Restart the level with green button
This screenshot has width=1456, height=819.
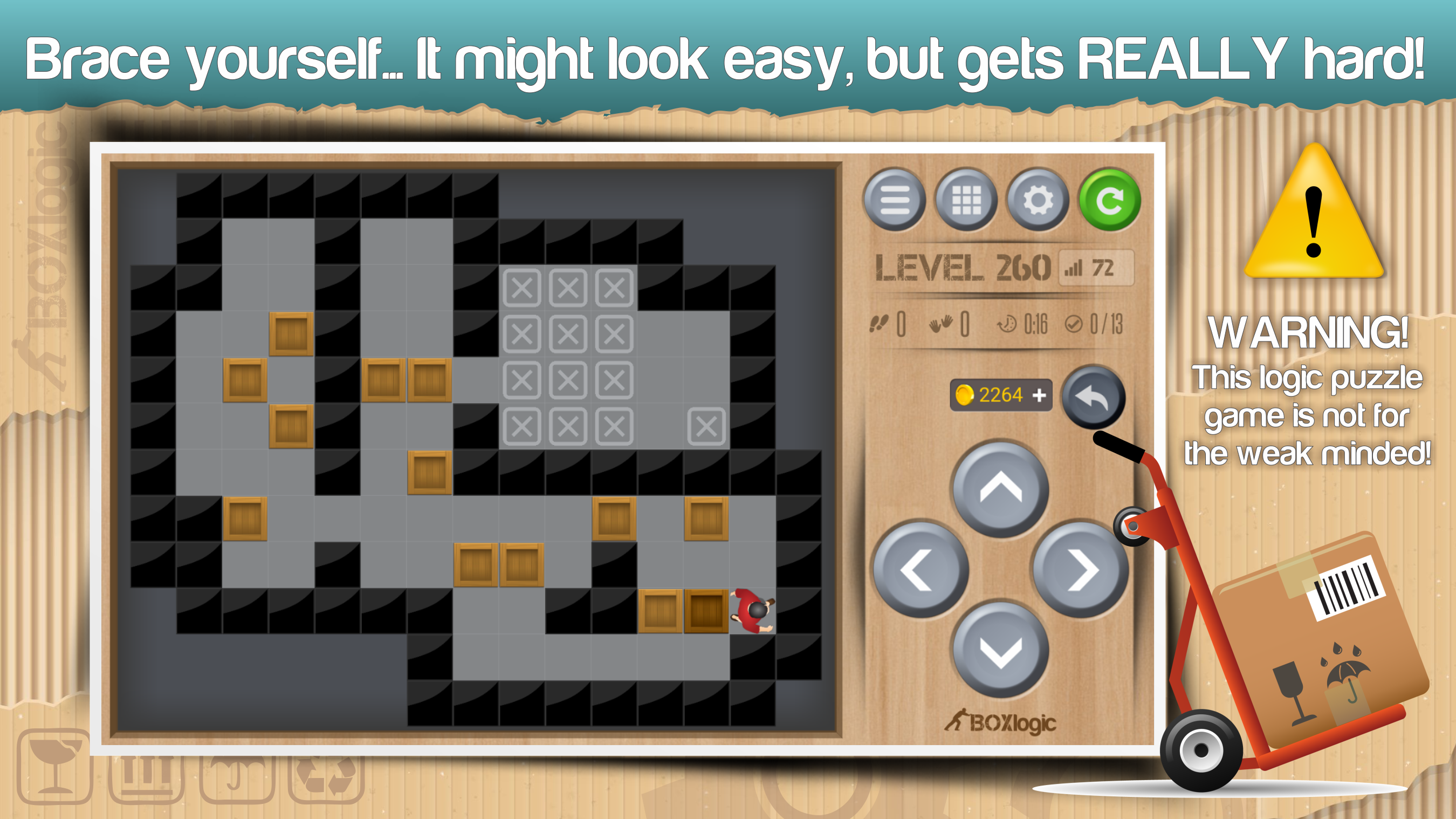[x=1109, y=200]
